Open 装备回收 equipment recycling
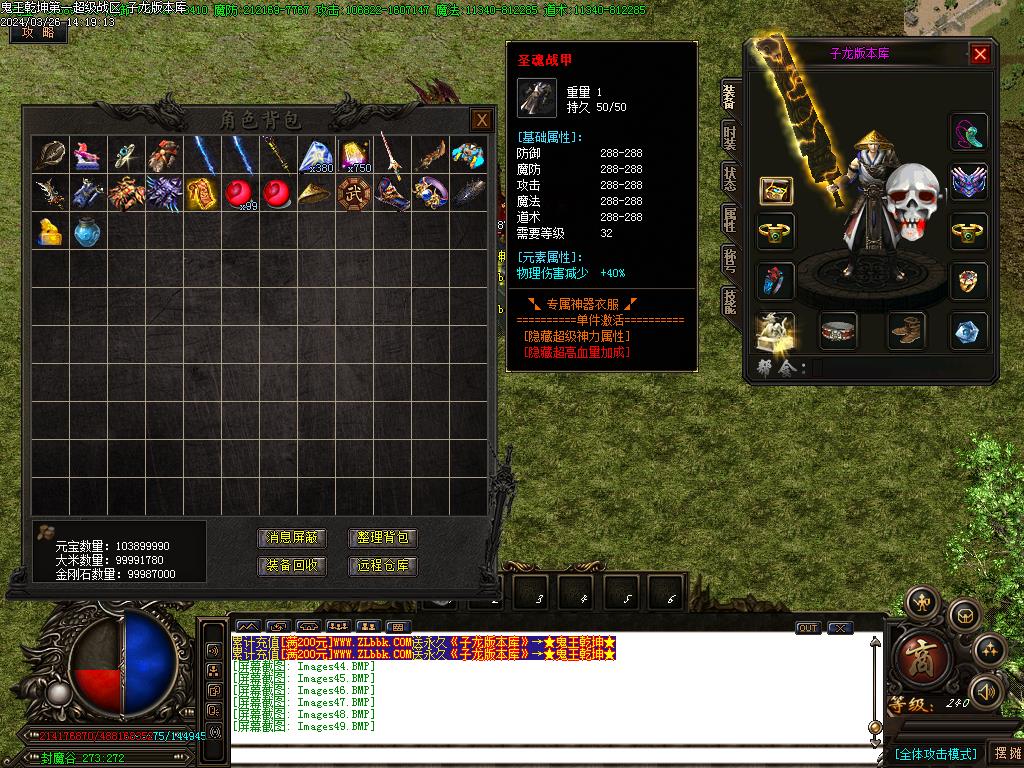1024x768 pixels. tap(293, 566)
